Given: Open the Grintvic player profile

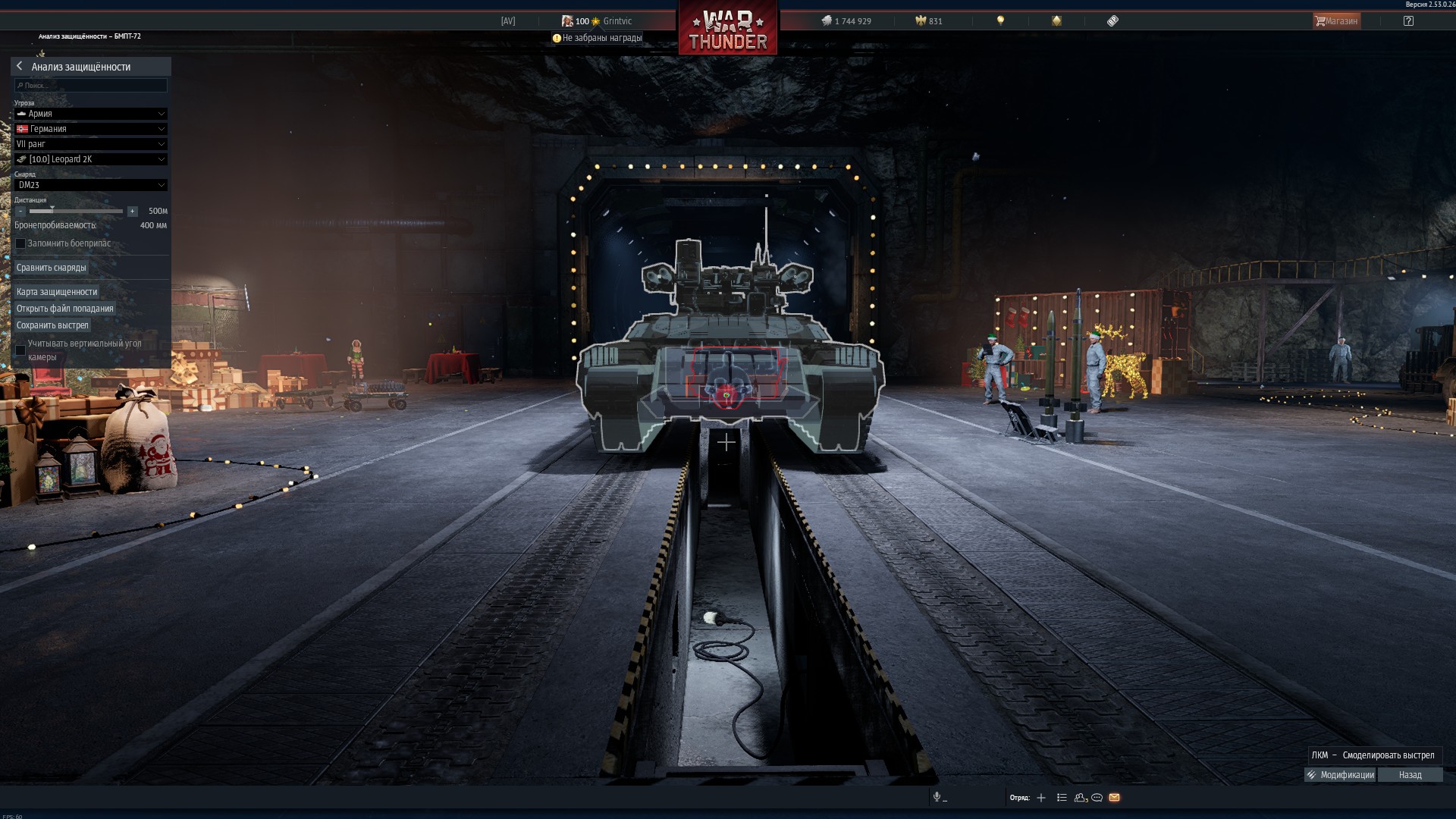Looking at the screenshot, I should point(617,21).
